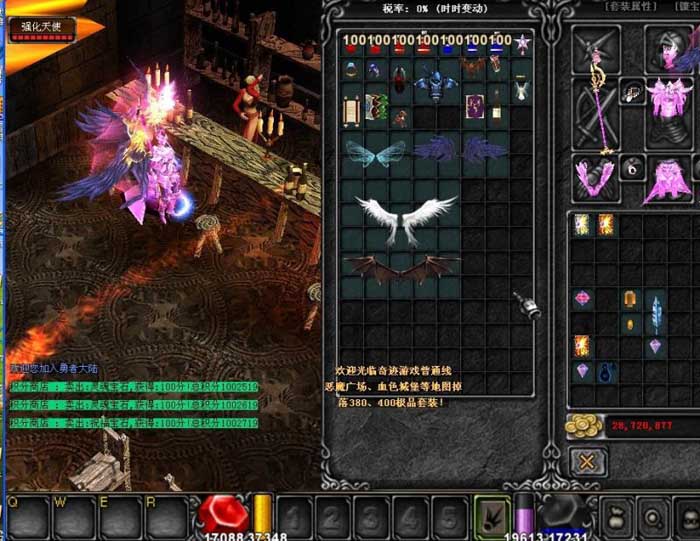Select the equipped pink pants slot

[x=660, y=180]
